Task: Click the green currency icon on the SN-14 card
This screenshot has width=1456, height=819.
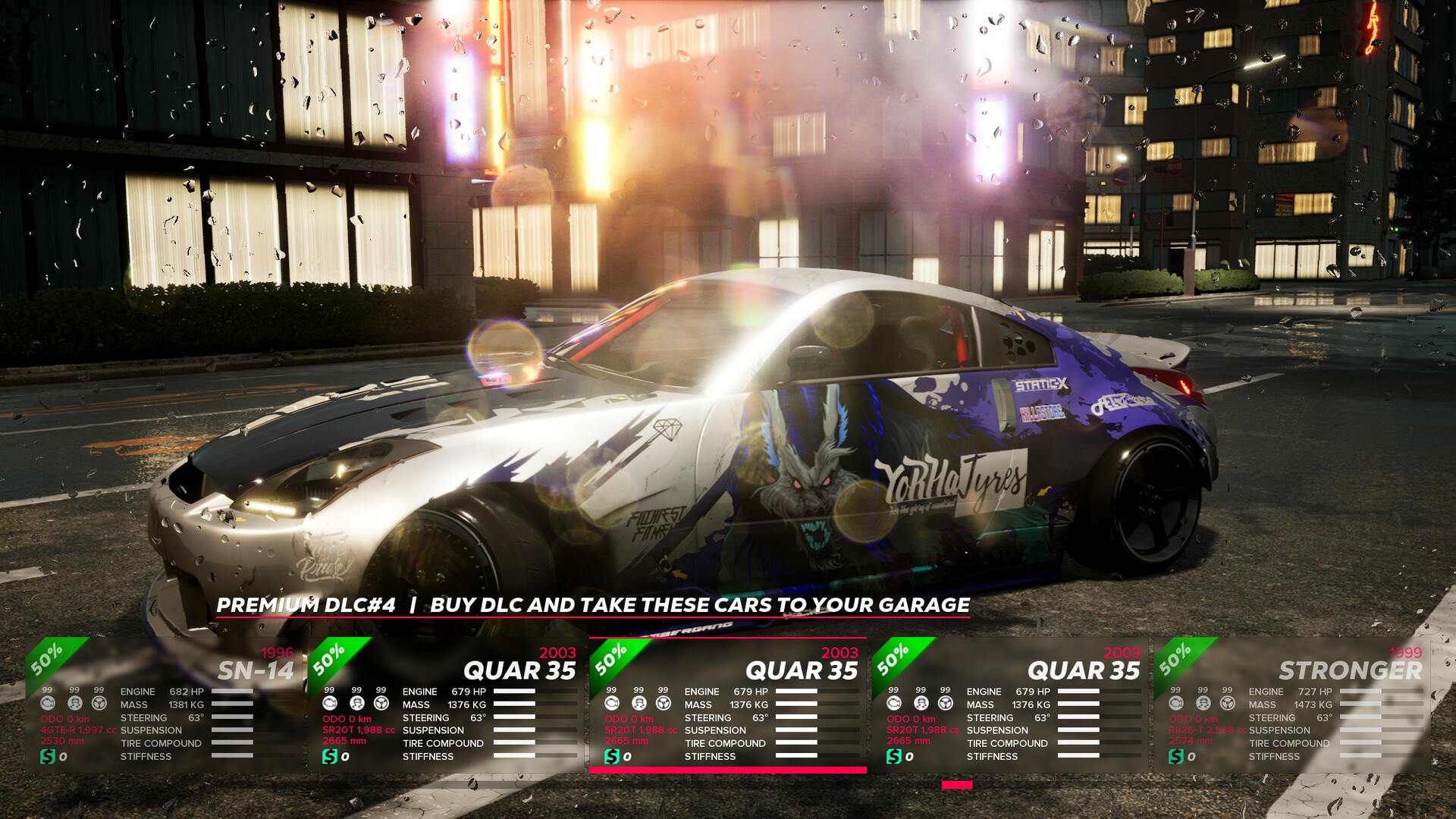Action: tap(48, 756)
